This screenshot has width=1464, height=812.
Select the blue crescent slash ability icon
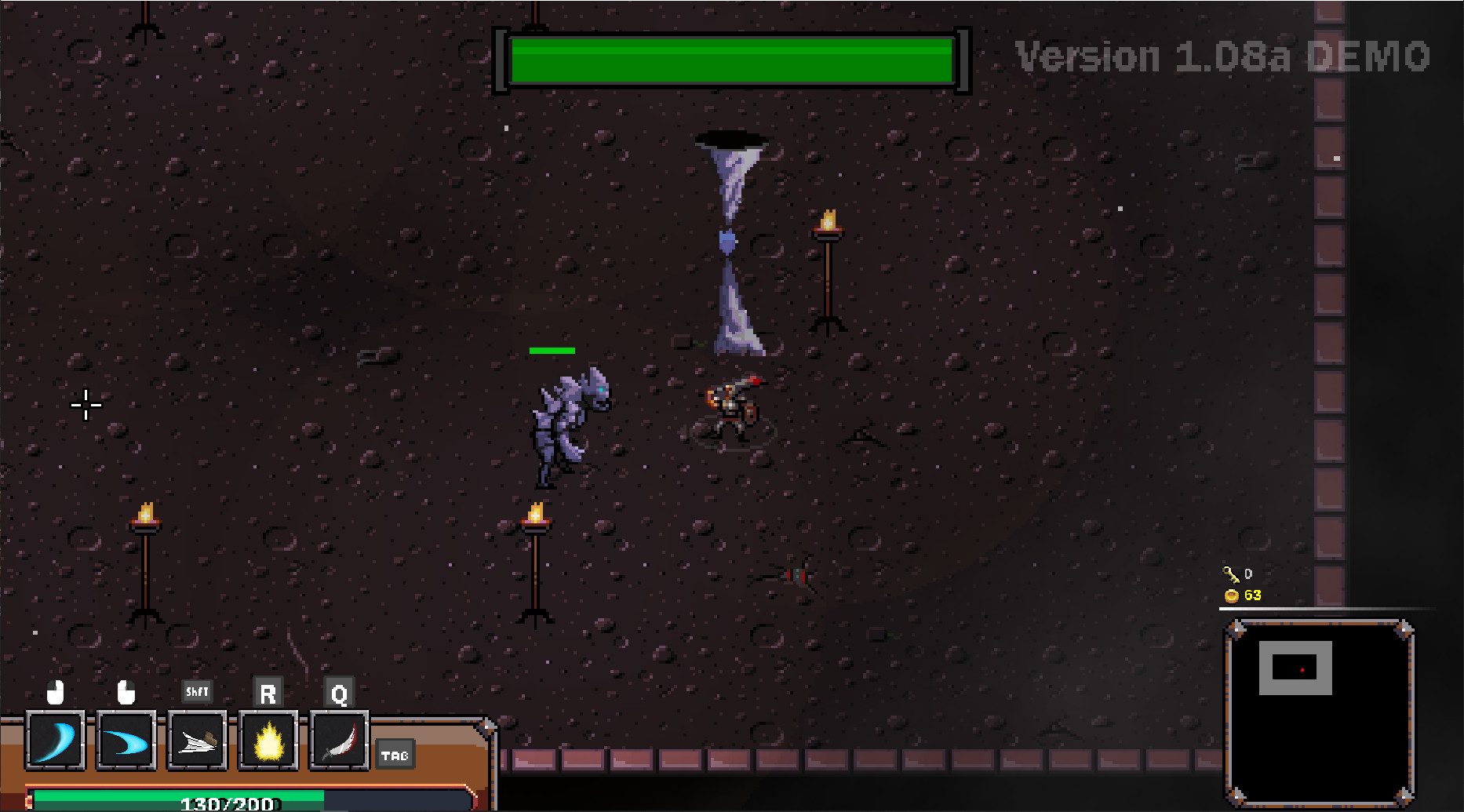[55, 740]
